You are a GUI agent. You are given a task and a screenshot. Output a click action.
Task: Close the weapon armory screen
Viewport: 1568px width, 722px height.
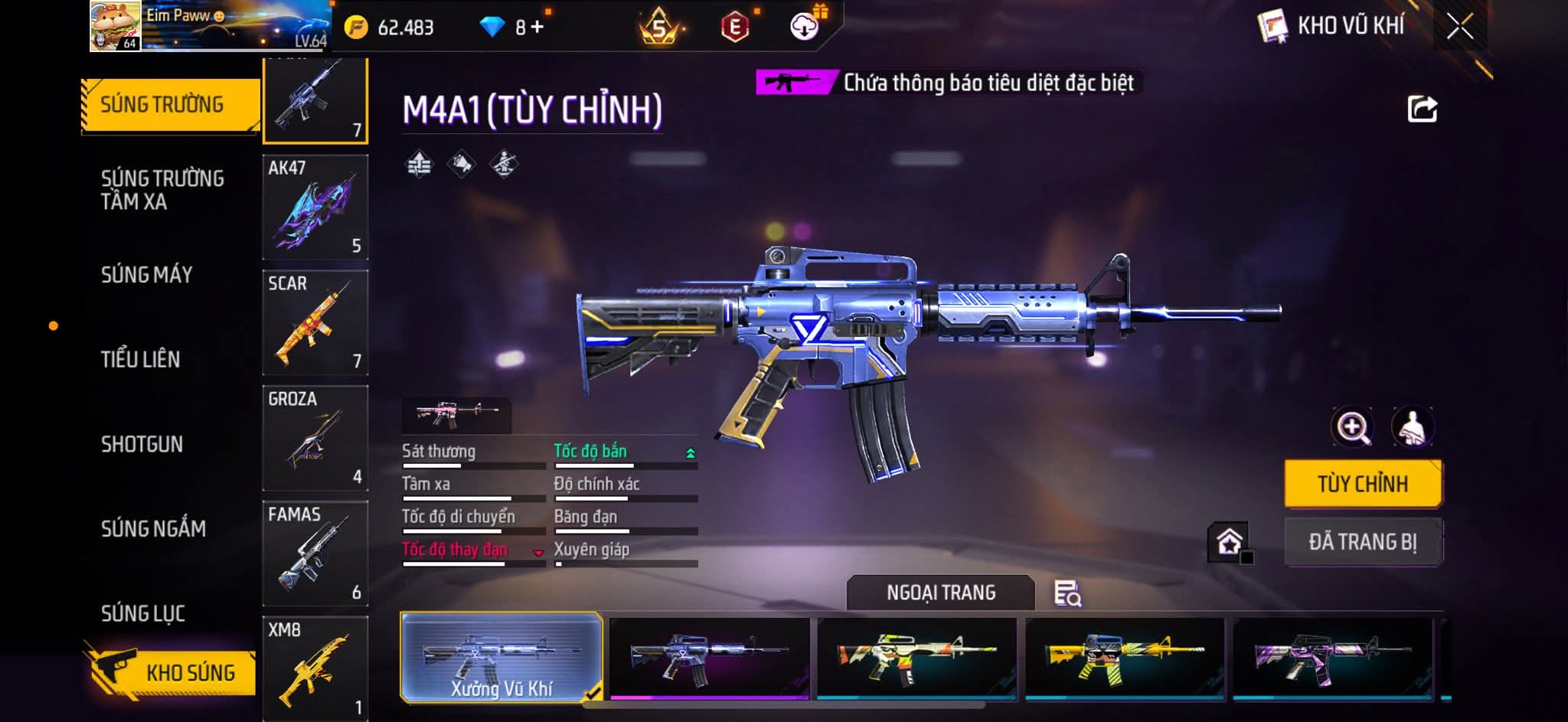click(1459, 27)
